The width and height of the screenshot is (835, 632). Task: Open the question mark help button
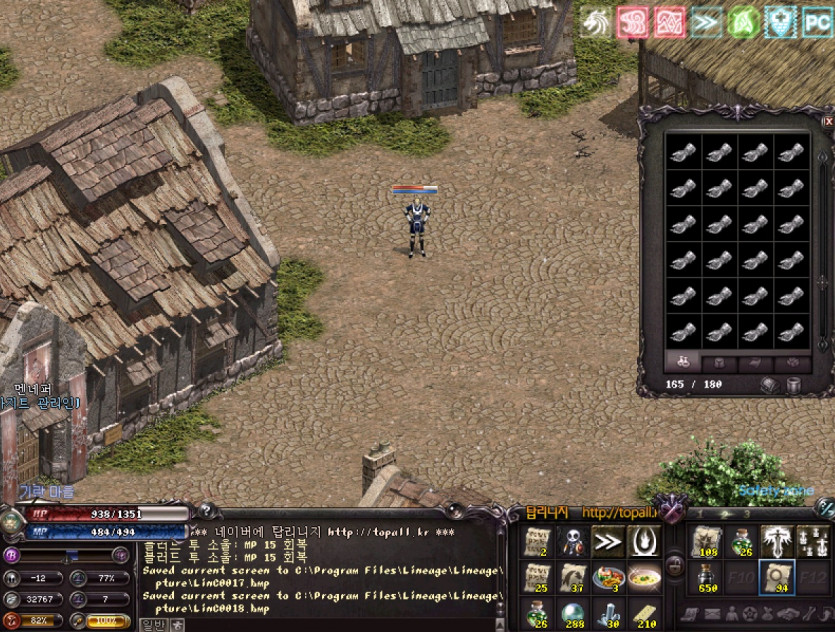(207, 510)
